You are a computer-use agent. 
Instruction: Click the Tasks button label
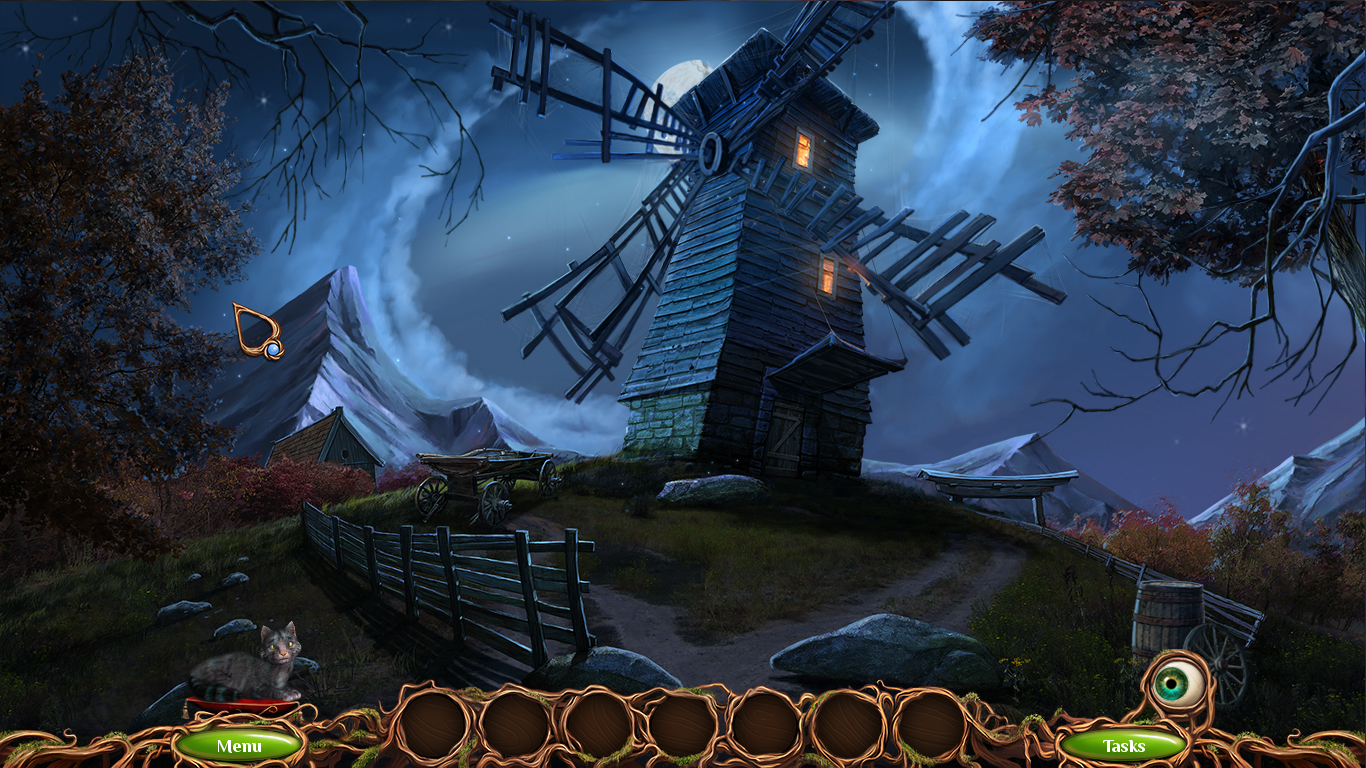click(1125, 745)
